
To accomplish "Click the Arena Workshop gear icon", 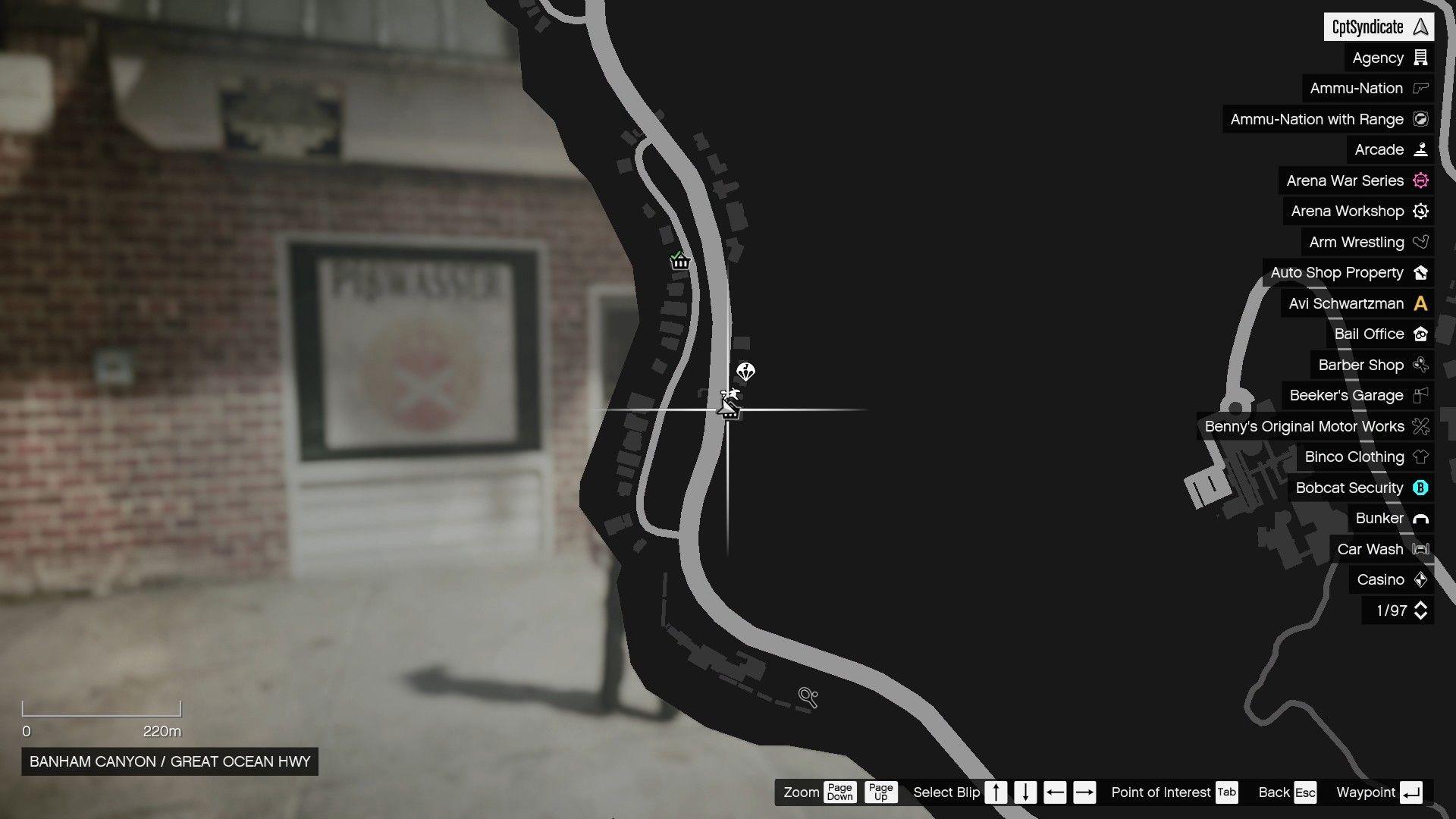I will click(x=1420, y=211).
